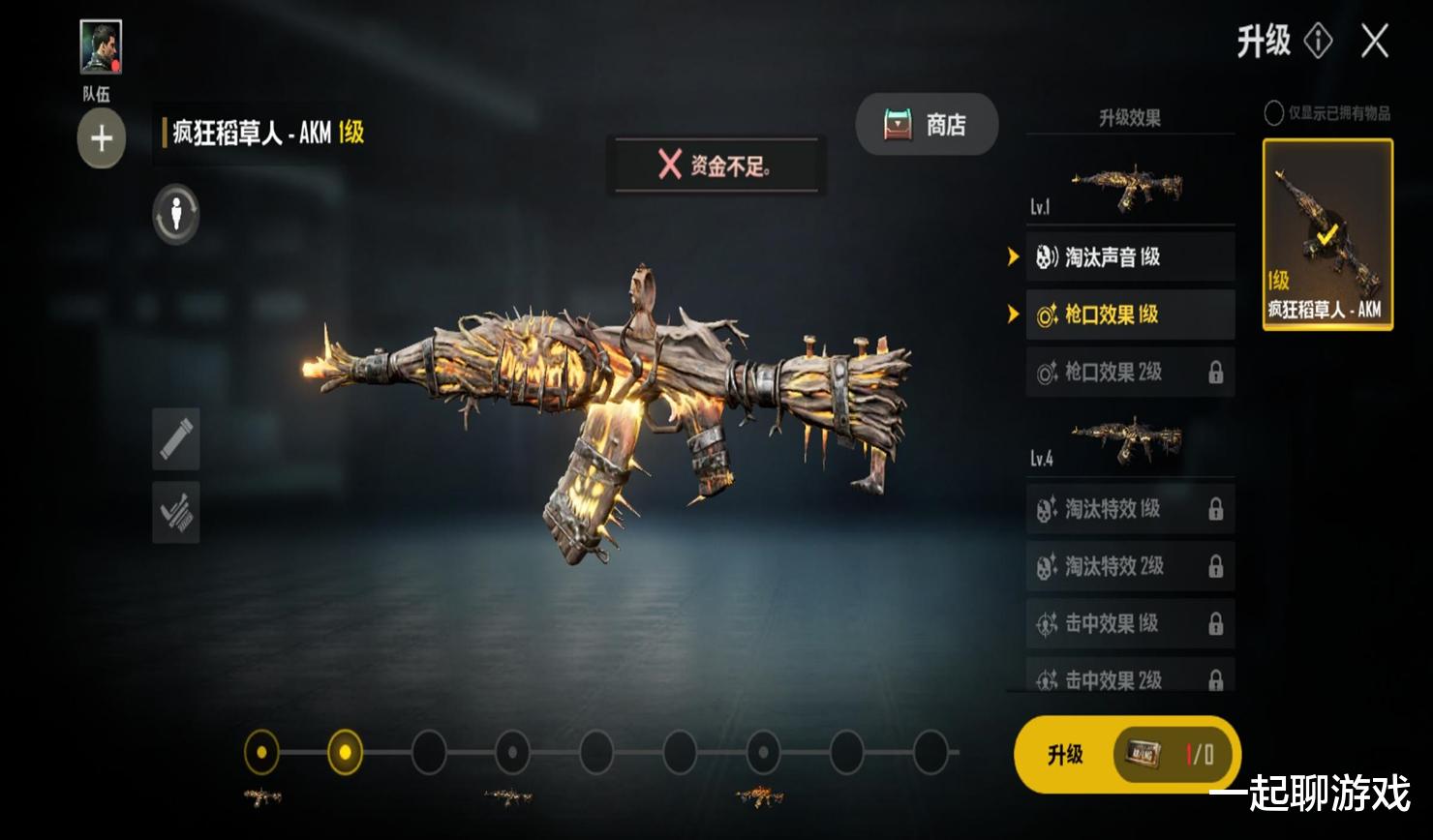Click the player avatar portrait
The height and width of the screenshot is (840, 1433).
tap(101, 47)
